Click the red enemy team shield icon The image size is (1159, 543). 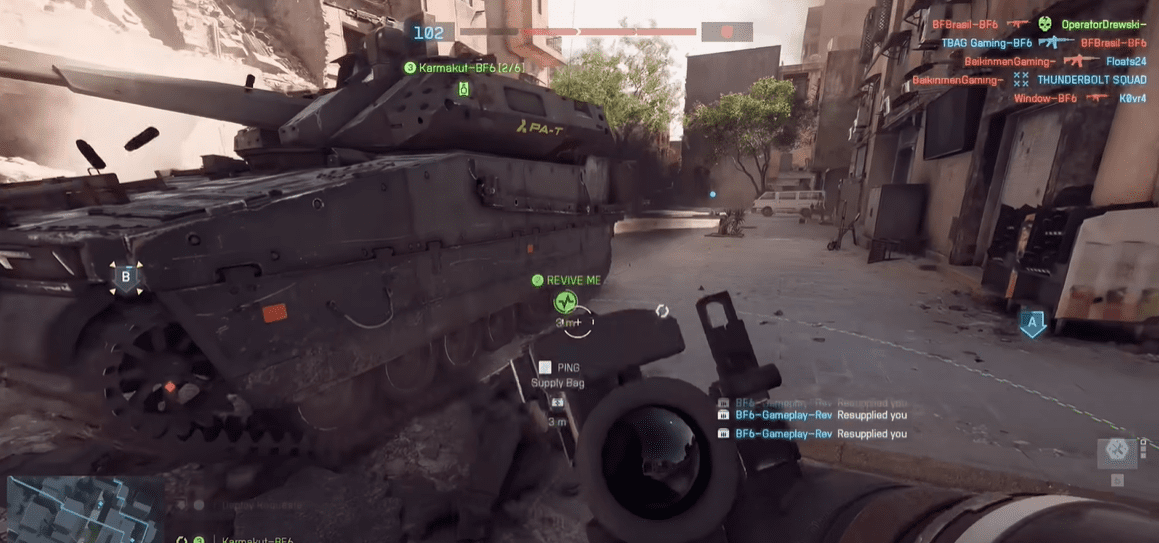pos(727,32)
